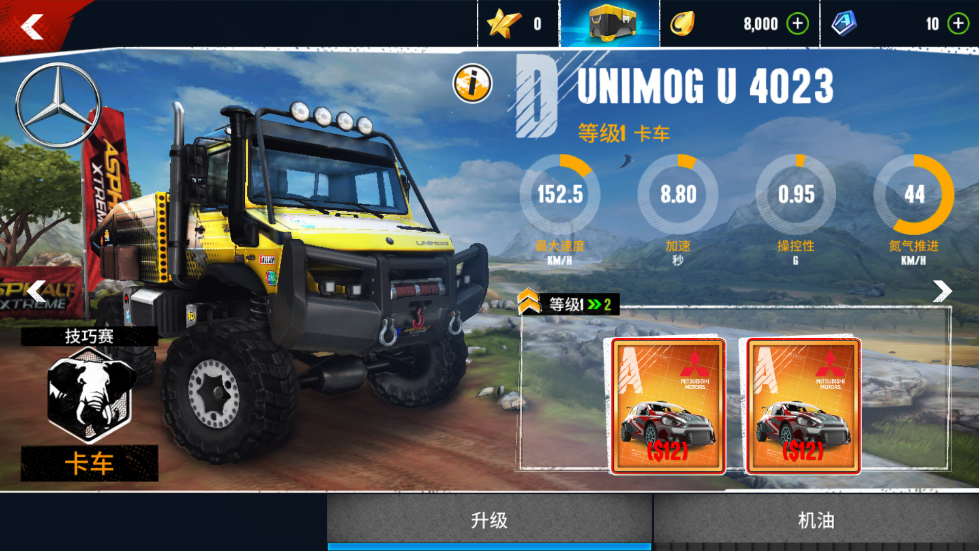Viewport: 979px width, 551px height.
Task: Switch to the 升级 upgrade tab
Action: click(490, 520)
